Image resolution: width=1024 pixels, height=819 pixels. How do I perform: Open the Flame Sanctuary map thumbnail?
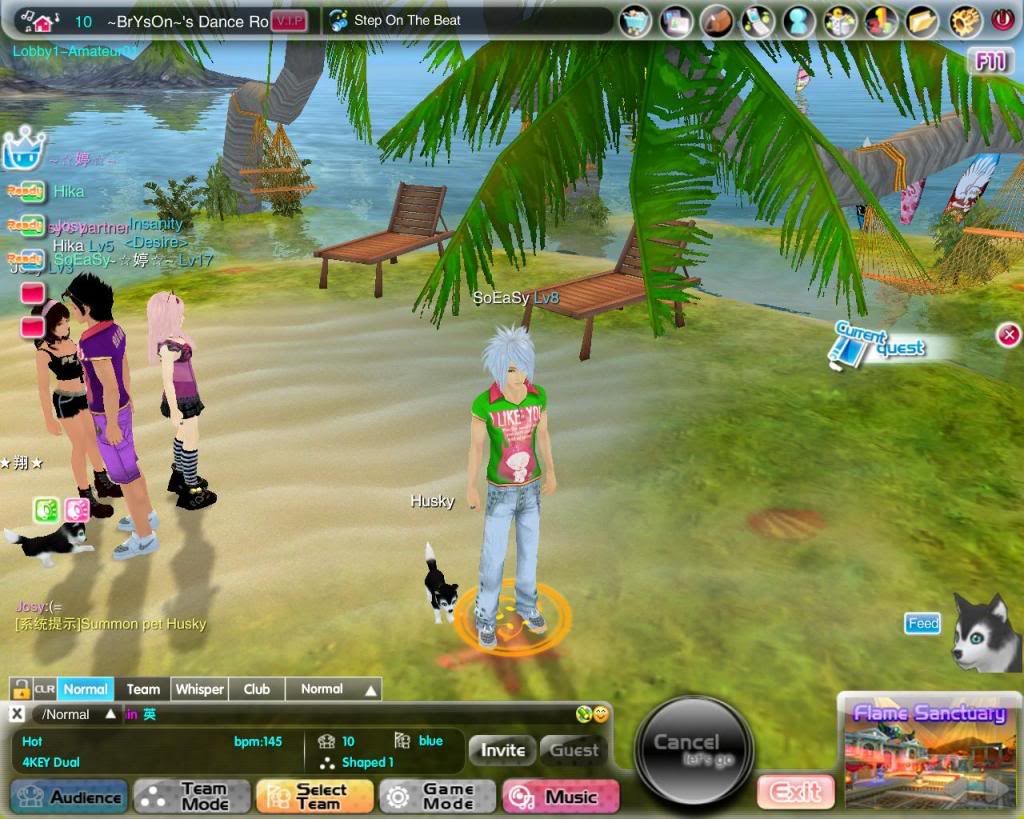pyautogui.click(x=927, y=750)
